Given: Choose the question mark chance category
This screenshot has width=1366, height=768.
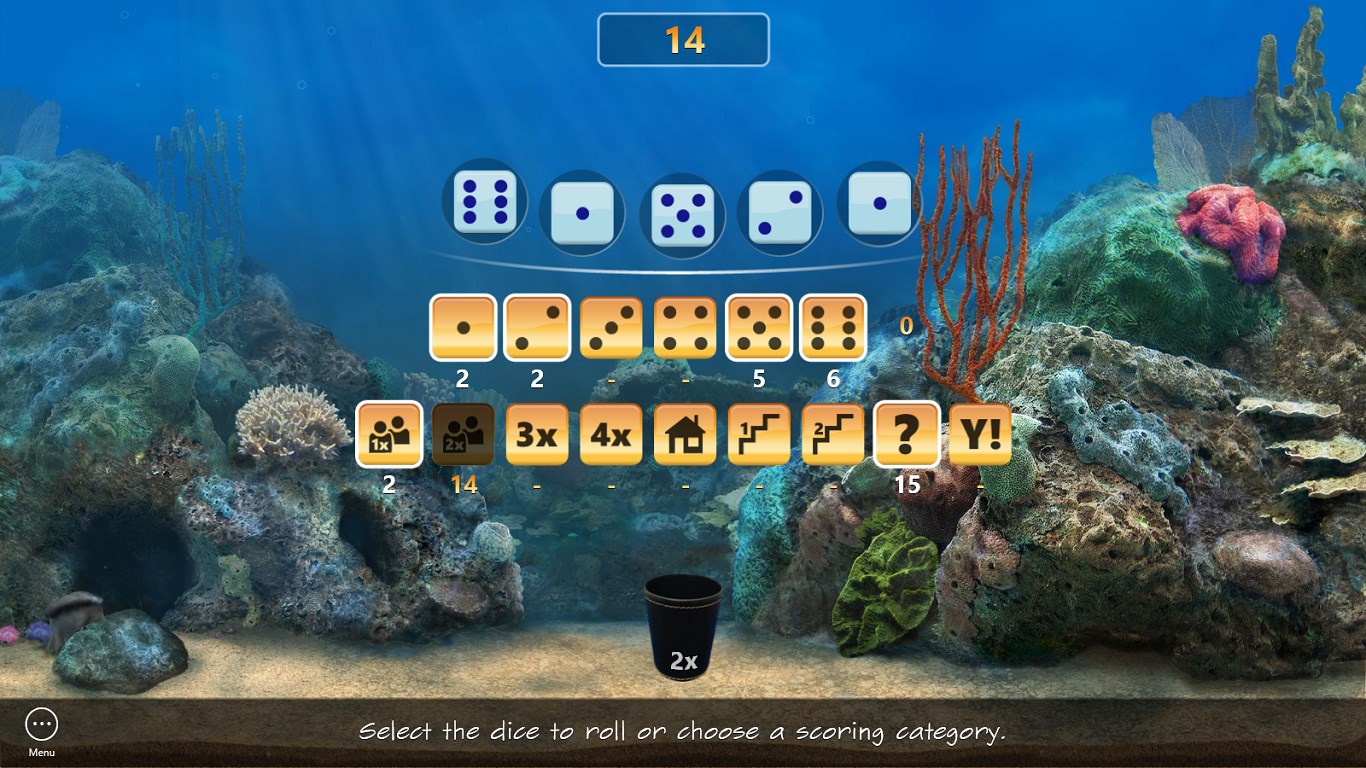Looking at the screenshot, I should click(x=907, y=434).
